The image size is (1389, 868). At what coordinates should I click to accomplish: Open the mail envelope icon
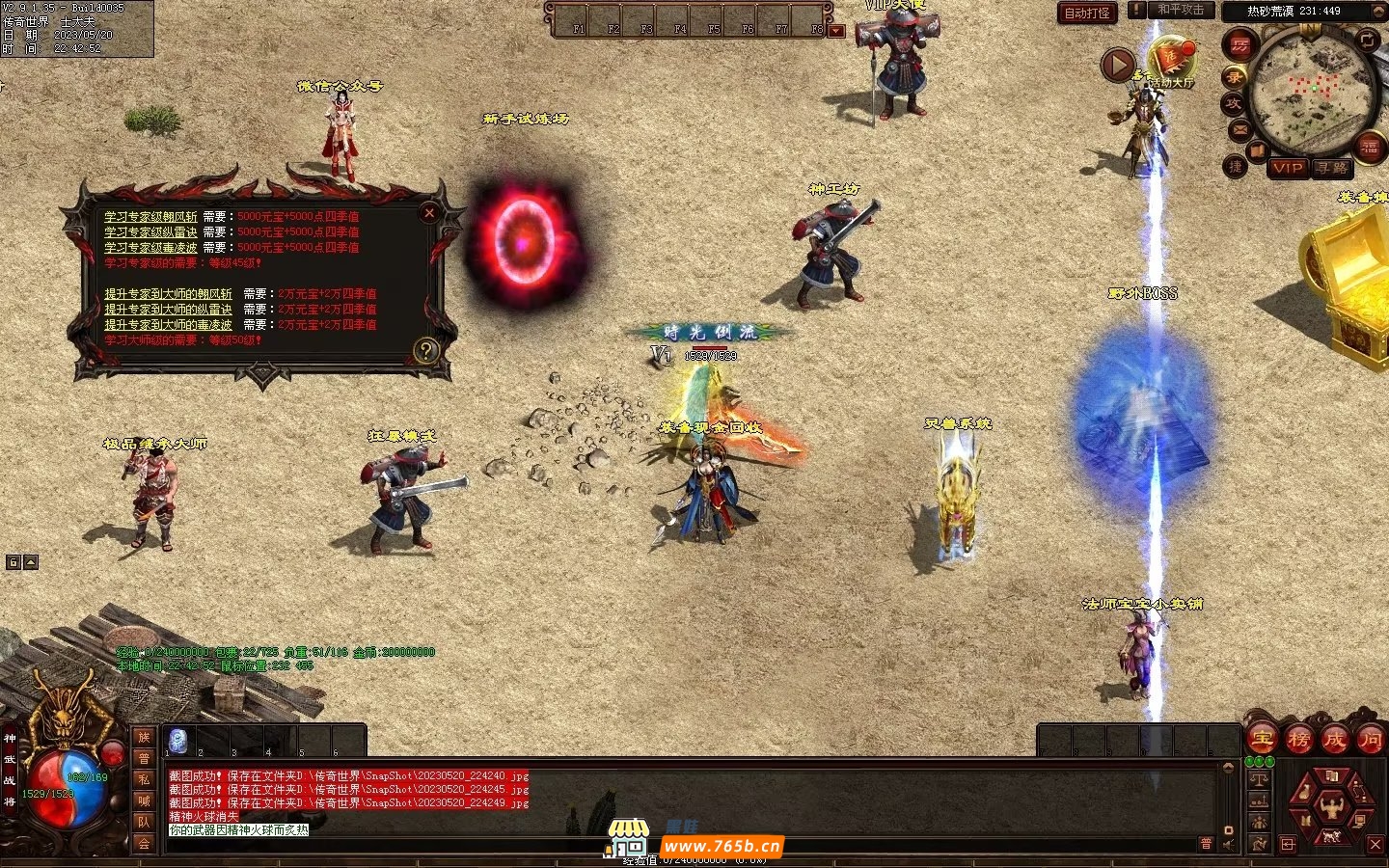click(x=1239, y=129)
